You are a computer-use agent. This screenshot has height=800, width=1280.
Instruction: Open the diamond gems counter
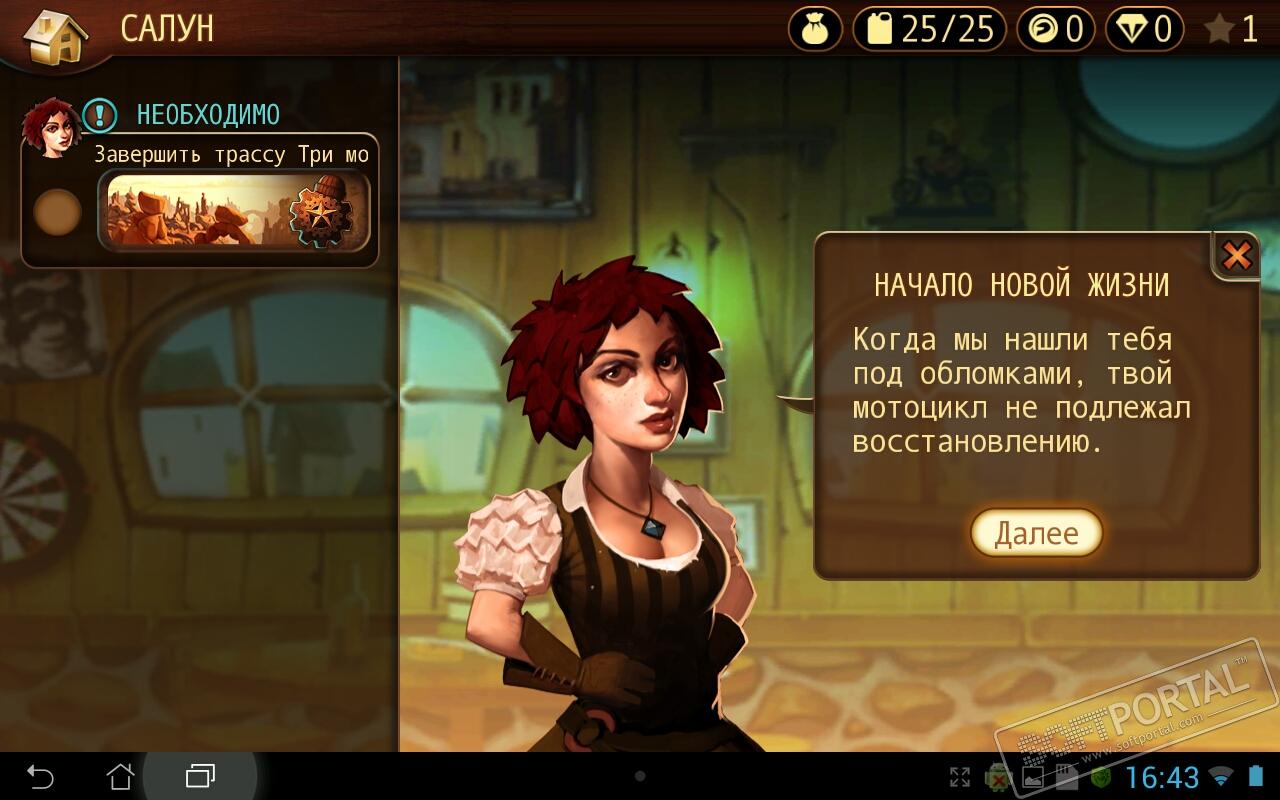pyautogui.click(x=1145, y=29)
